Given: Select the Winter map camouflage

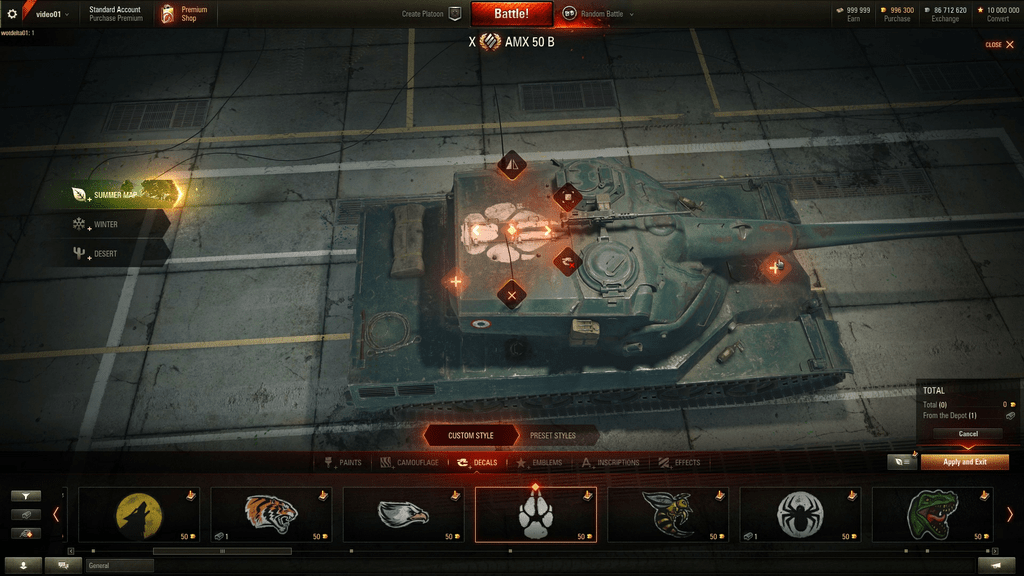Looking at the screenshot, I should 106,225.
